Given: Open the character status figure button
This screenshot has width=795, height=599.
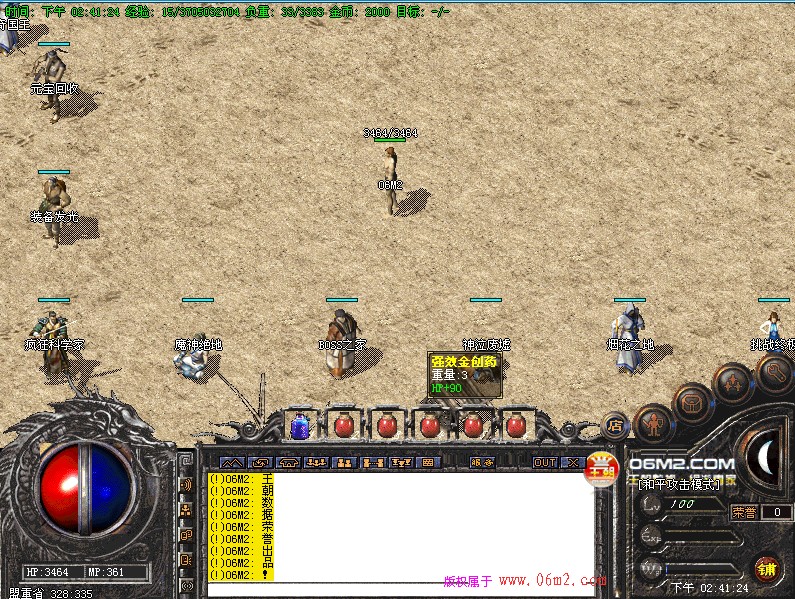Looking at the screenshot, I should (653, 424).
